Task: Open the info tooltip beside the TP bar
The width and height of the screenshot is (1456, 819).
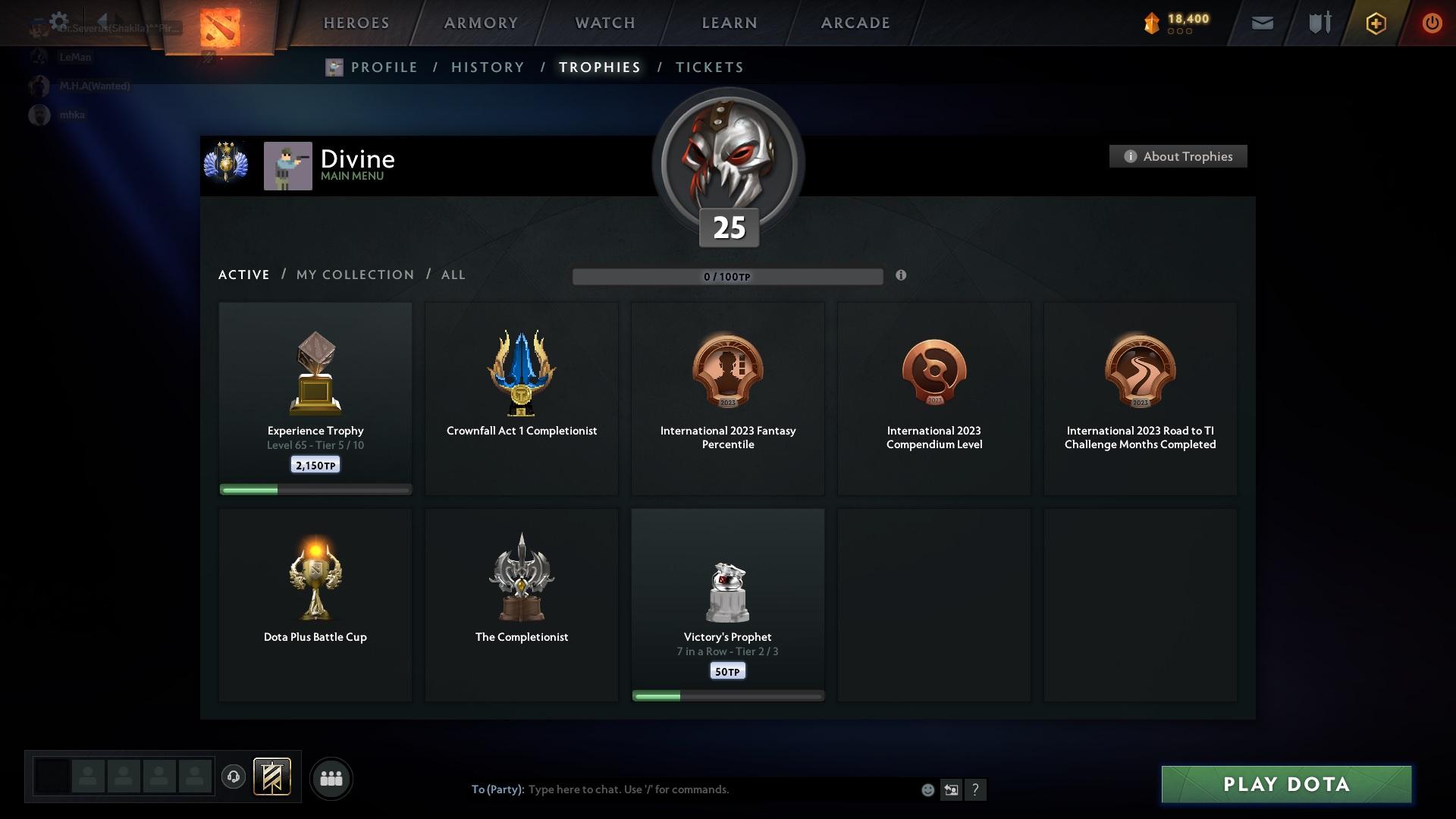Action: tap(902, 276)
